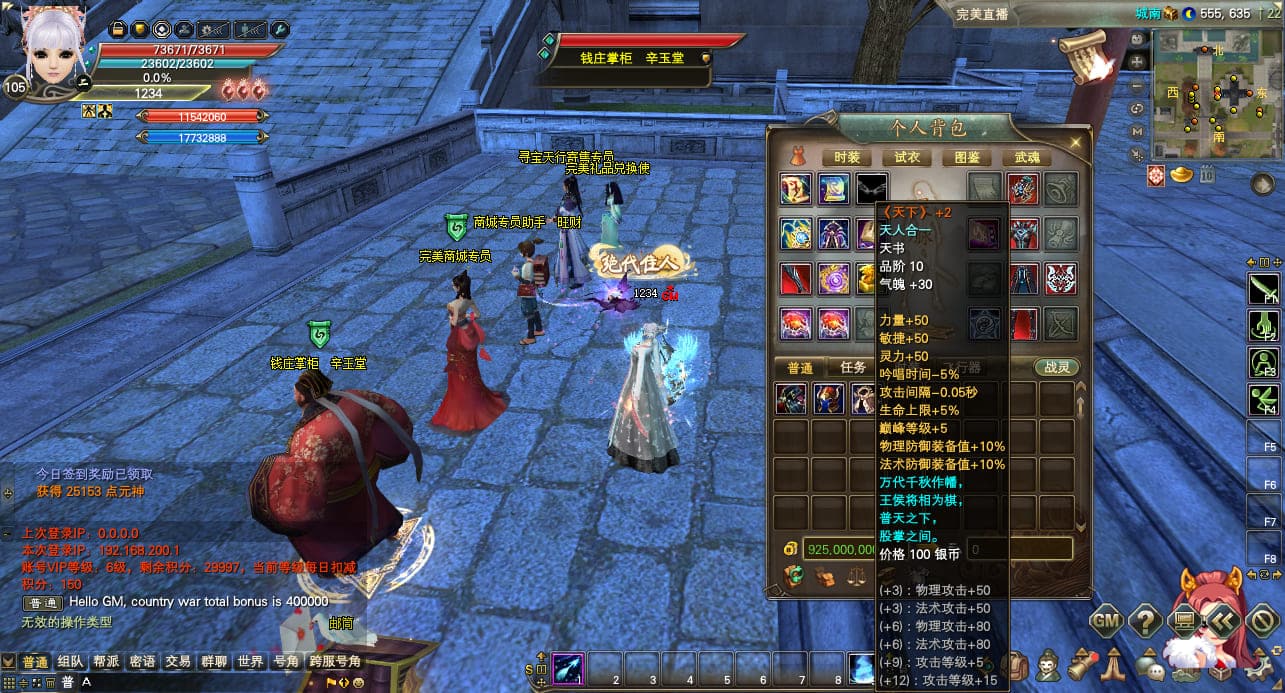Select the 武魂 tab in backpack
This screenshot has height=693, width=1285.
tap(1027, 157)
